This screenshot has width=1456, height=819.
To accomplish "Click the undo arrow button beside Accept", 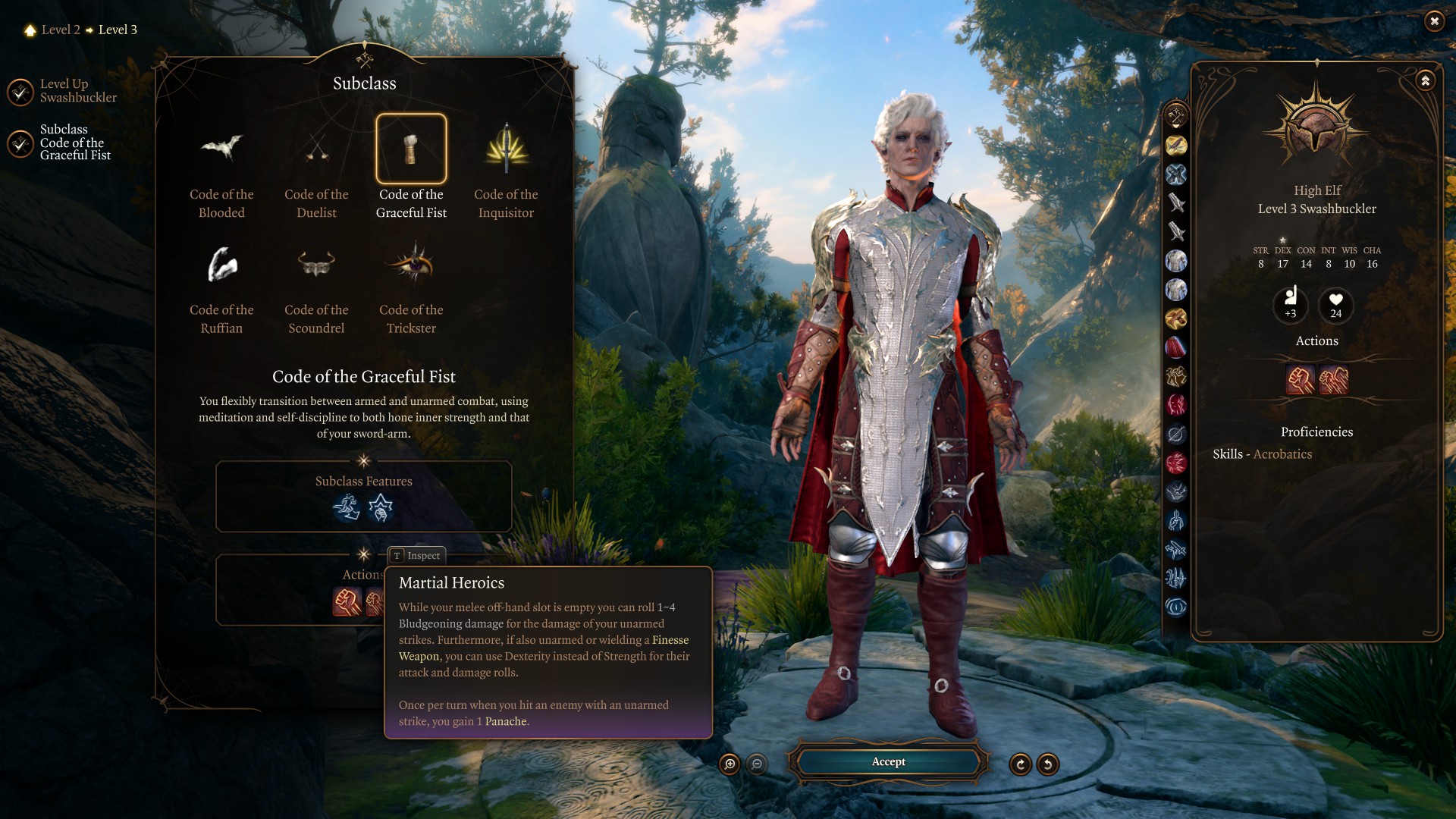I will tap(1048, 764).
